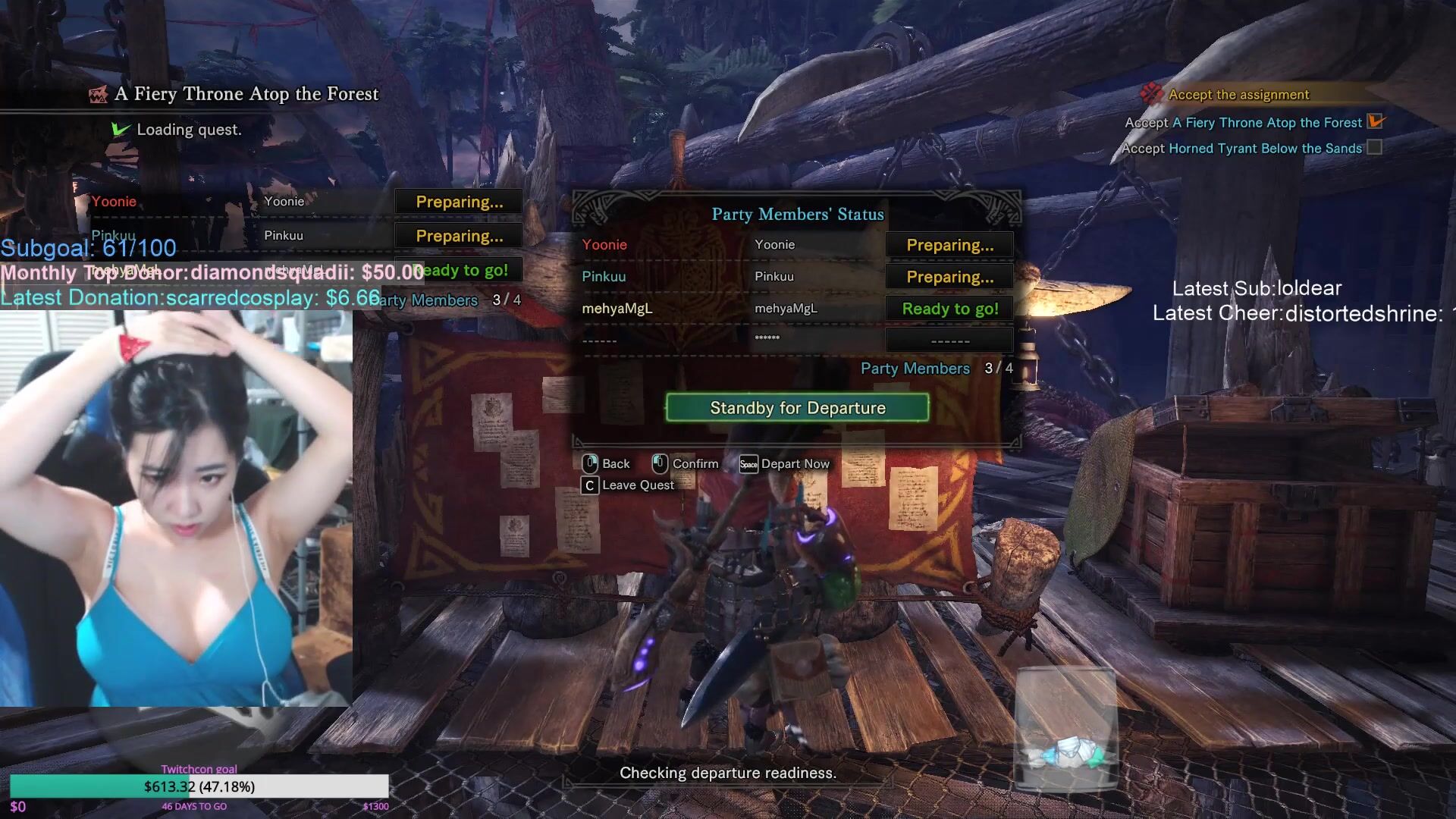The height and width of the screenshot is (819, 1456).
Task: Select the Depart Now option
Action: click(786, 464)
